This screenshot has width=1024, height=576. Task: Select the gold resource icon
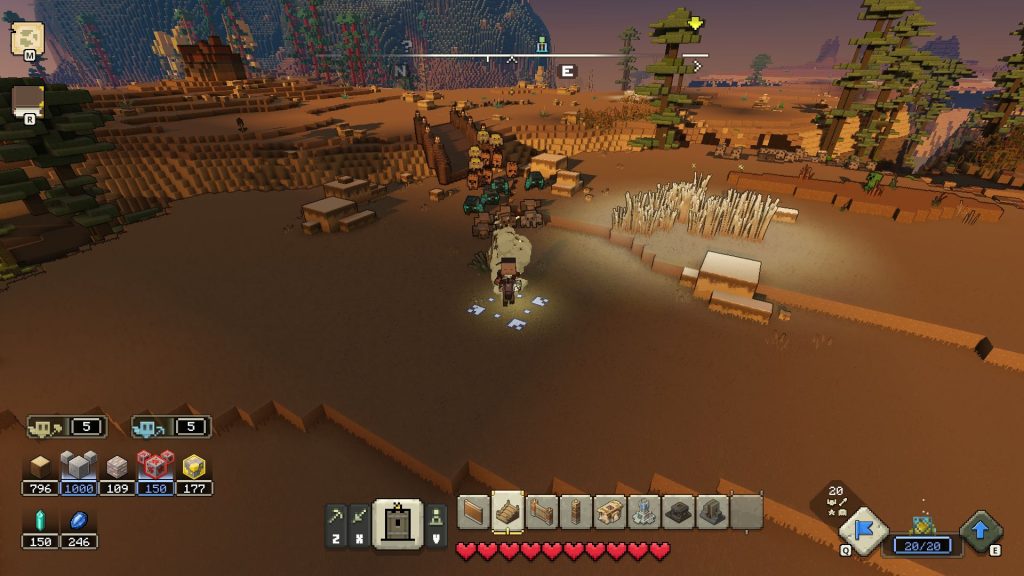pyautogui.click(x=194, y=466)
